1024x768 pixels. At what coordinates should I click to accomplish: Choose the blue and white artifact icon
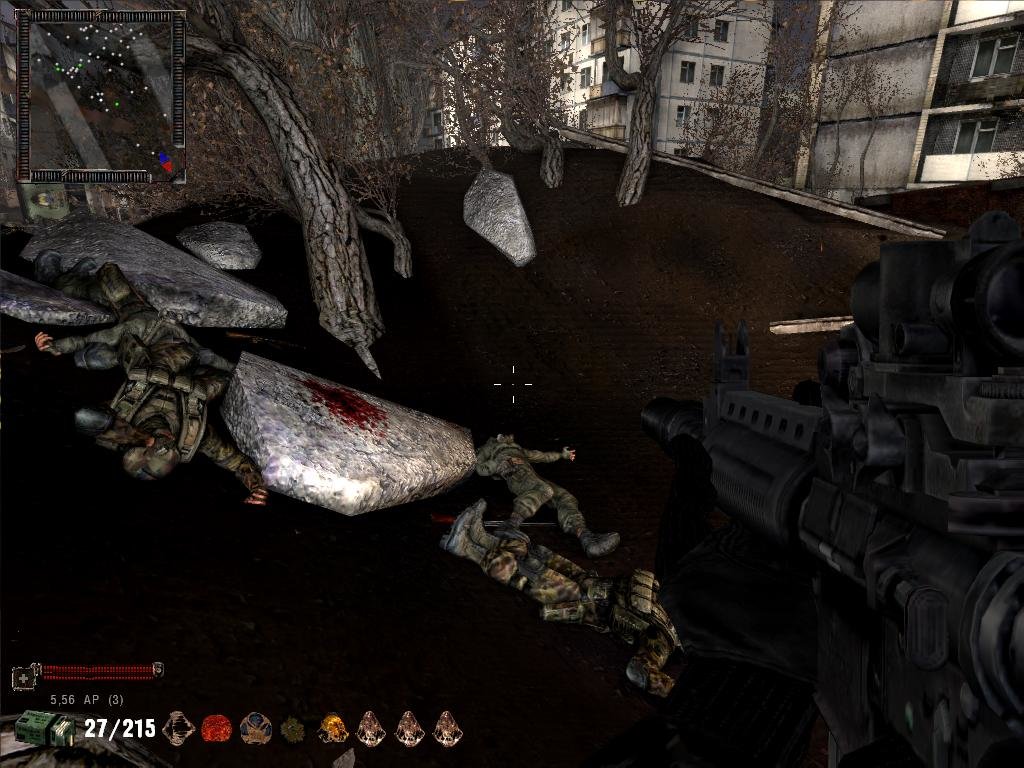(256, 728)
